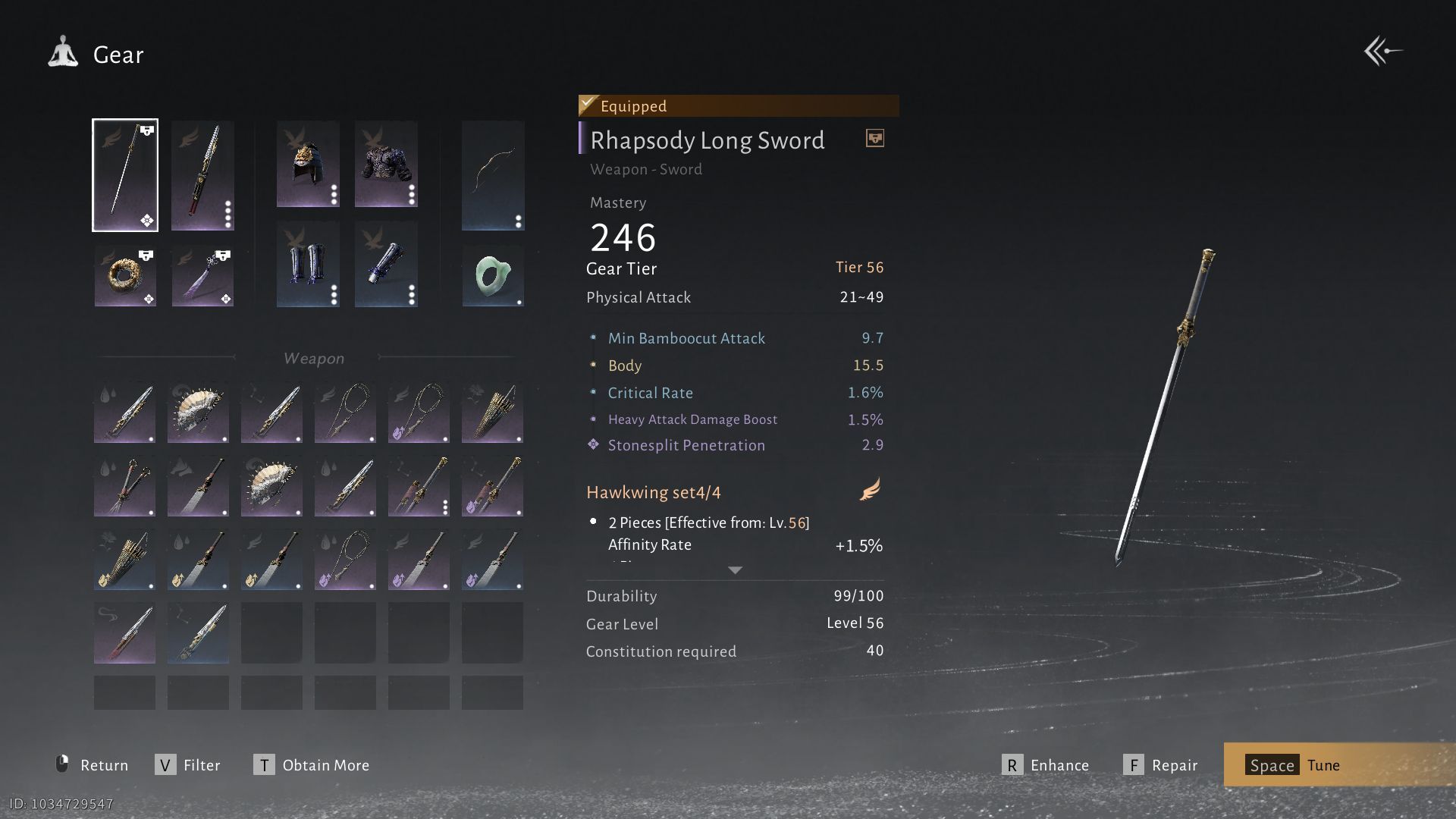This screenshot has width=1456, height=819.
Task: Repair the selected weapon
Action: point(1161,765)
